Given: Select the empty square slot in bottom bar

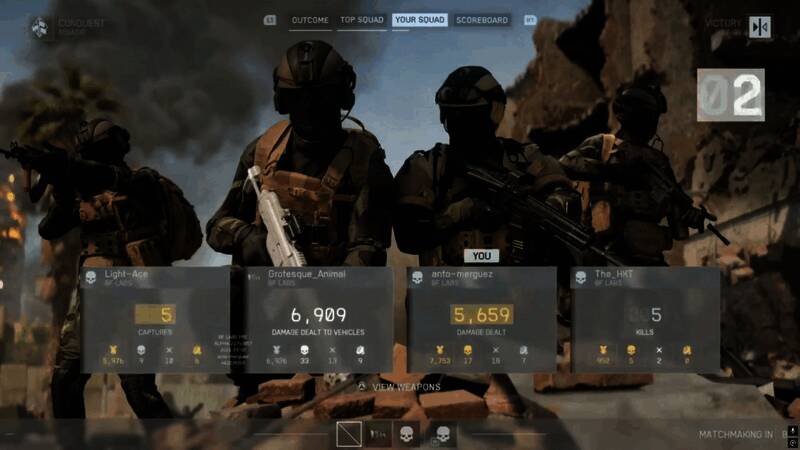Looking at the screenshot, I should pos(349,434).
